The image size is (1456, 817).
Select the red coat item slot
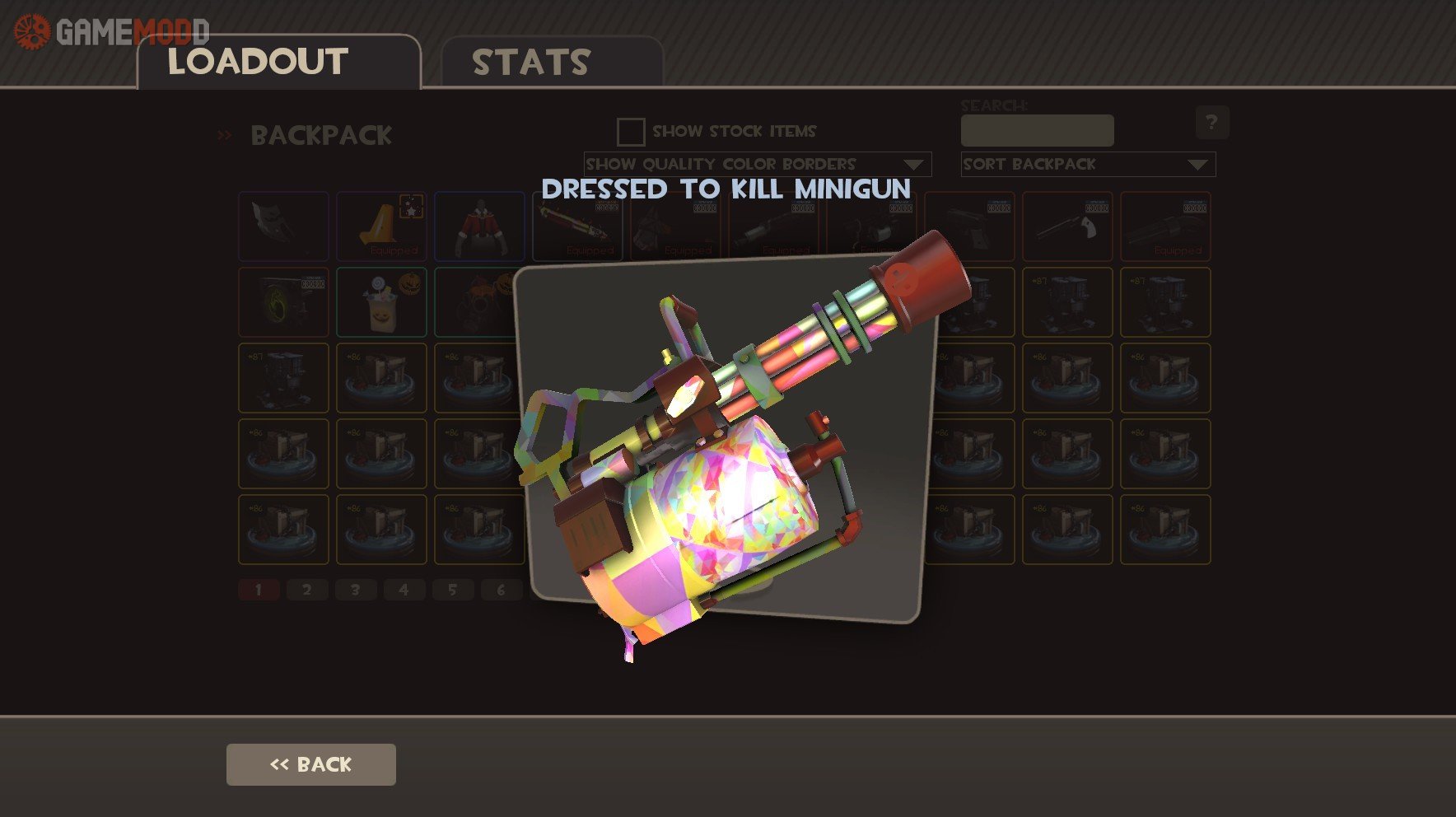[x=479, y=226]
